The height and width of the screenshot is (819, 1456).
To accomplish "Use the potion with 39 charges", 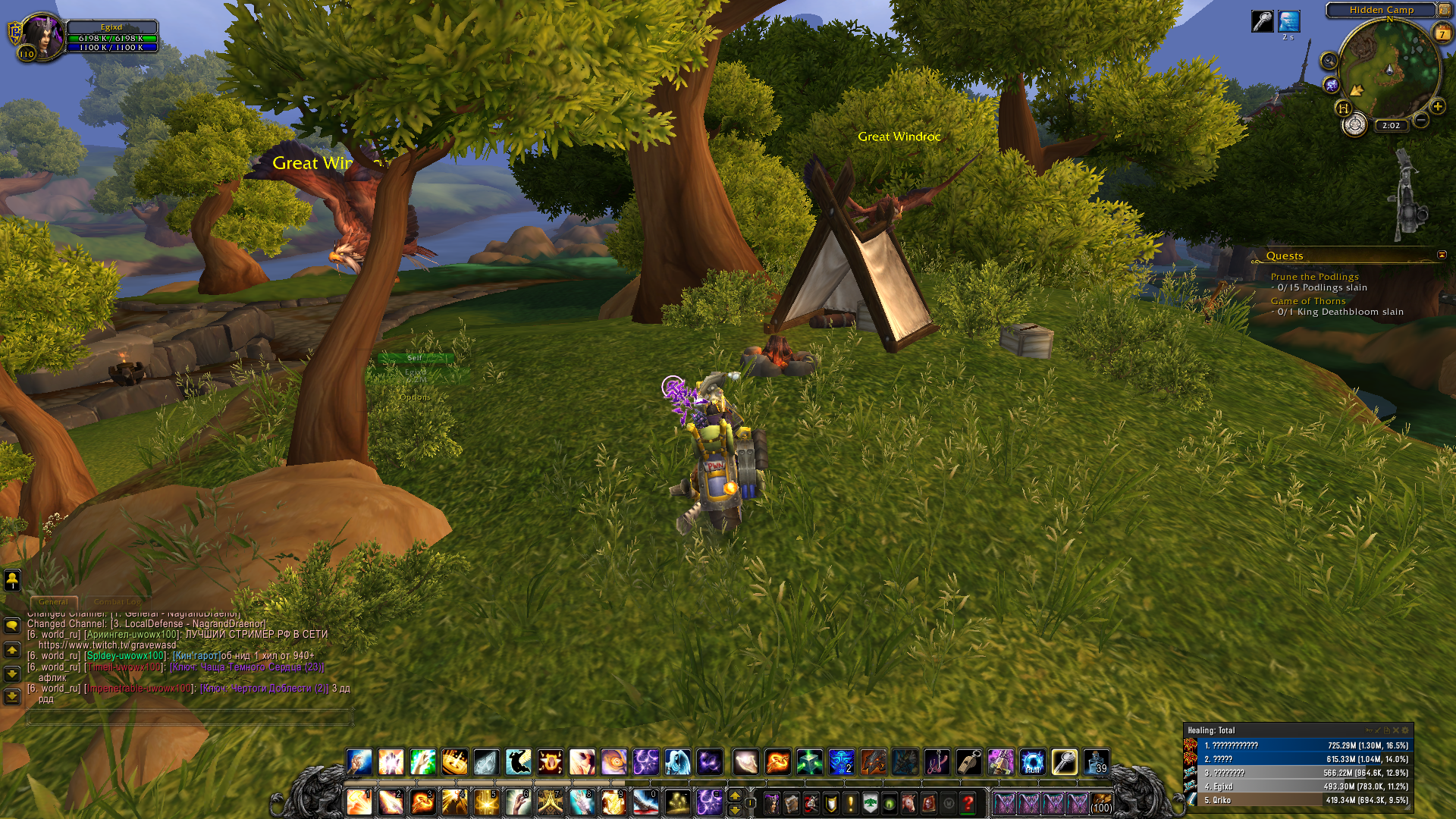I will (x=1097, y=761).
